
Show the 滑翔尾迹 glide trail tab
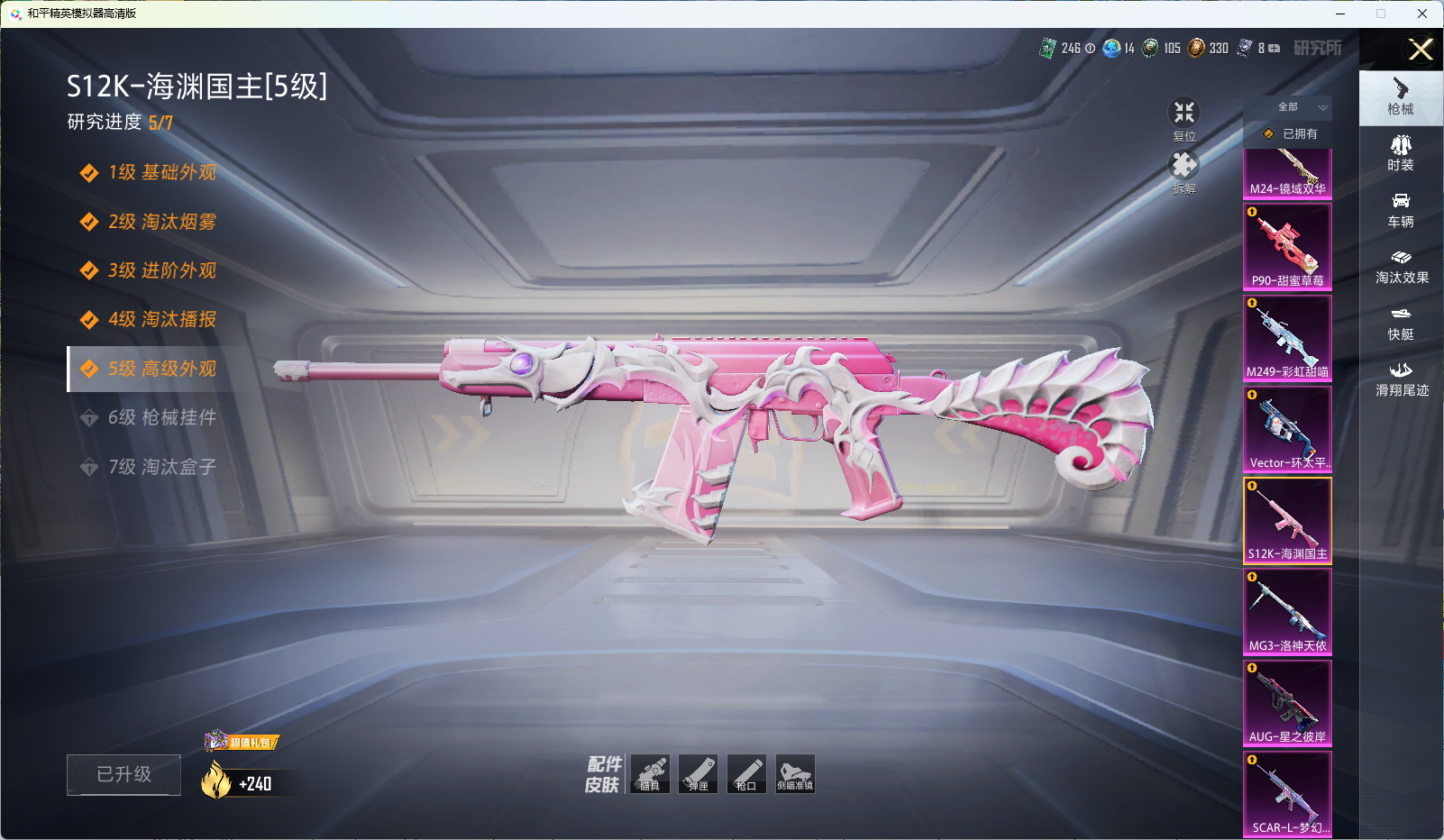click(1402, 379)
